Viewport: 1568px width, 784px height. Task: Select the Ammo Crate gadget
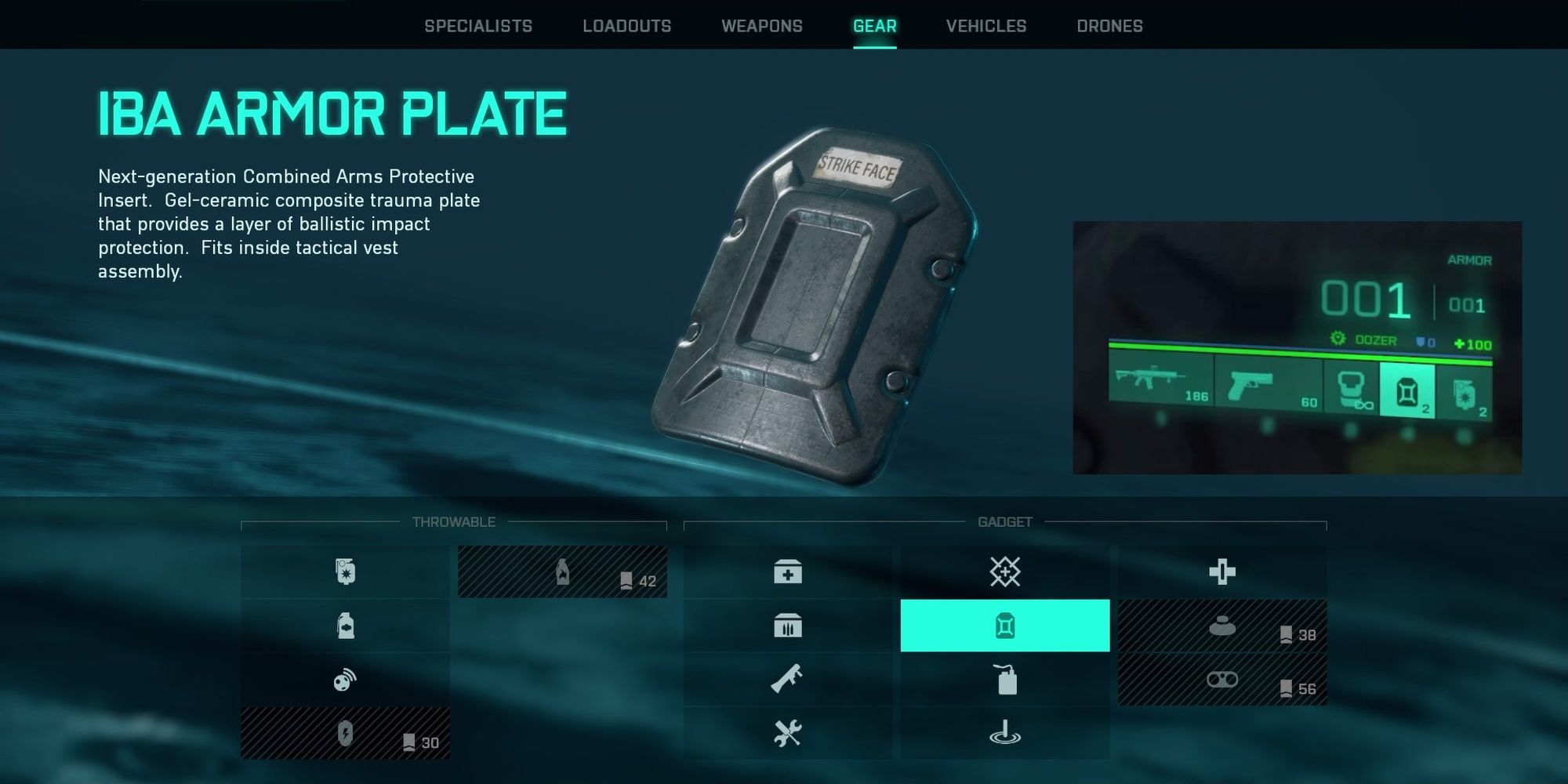[x=788, y=626]
